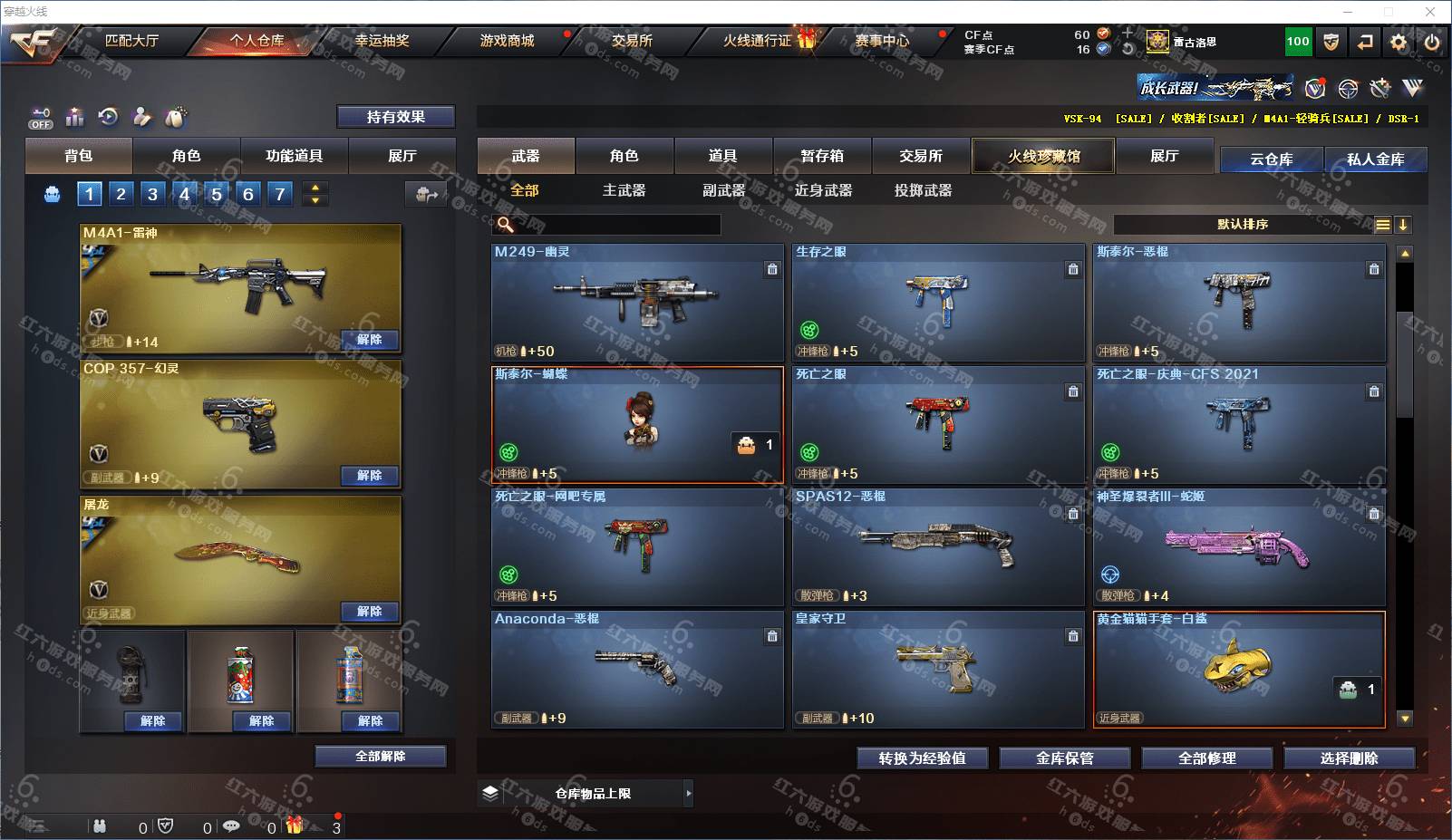
Task: Open the gear settings icon
Action: pos(1399,42)
